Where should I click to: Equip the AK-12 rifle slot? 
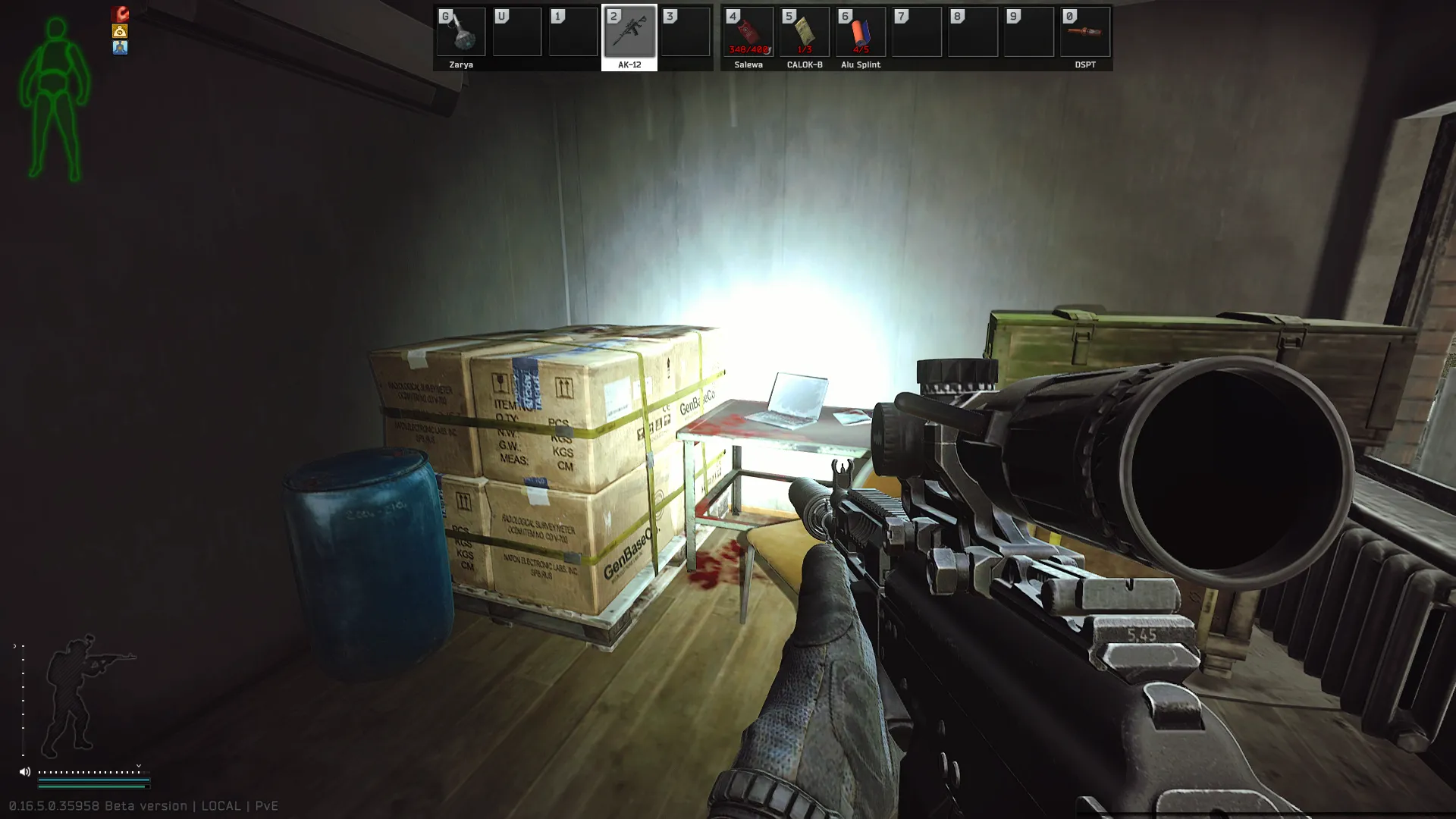coord(629,33)
